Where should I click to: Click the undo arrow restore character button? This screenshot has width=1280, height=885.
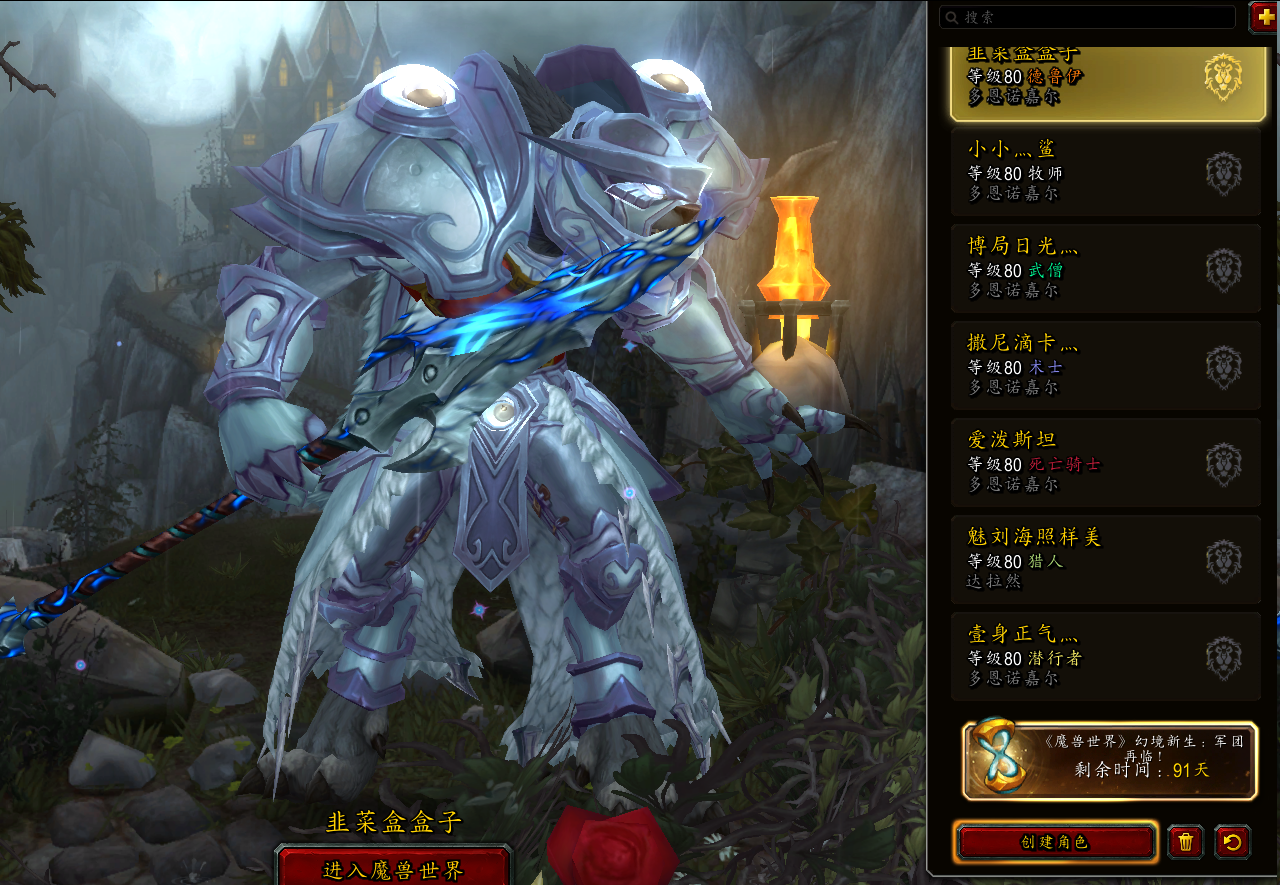coord(1232,842)
